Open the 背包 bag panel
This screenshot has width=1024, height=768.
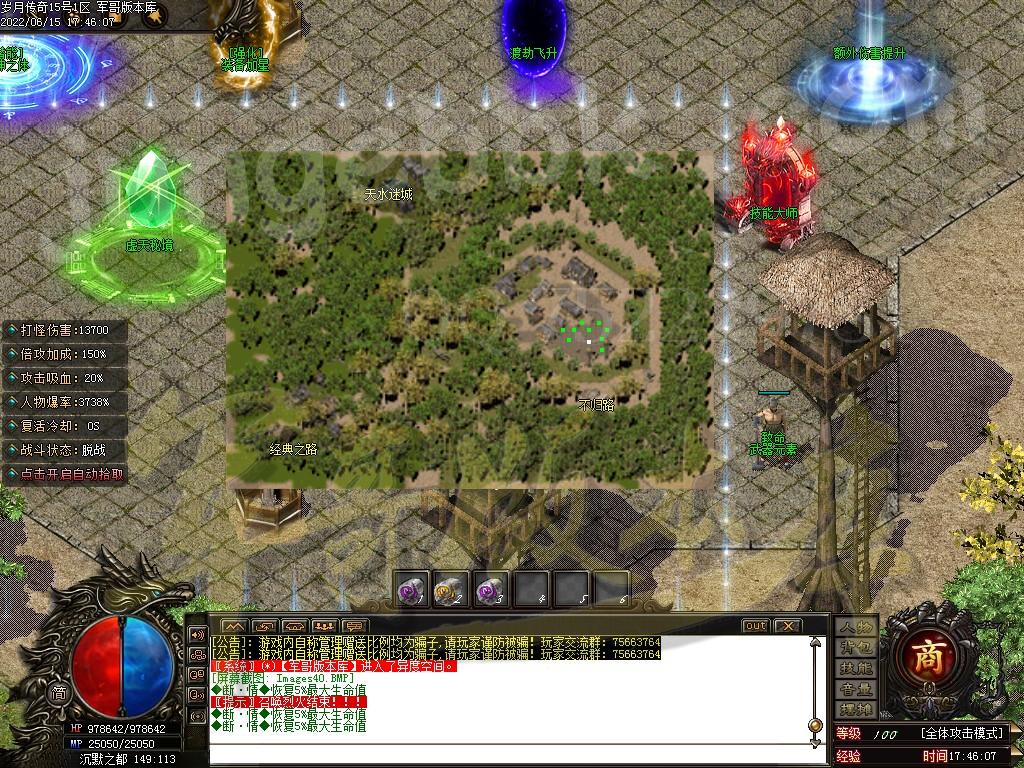pos(857,648)
